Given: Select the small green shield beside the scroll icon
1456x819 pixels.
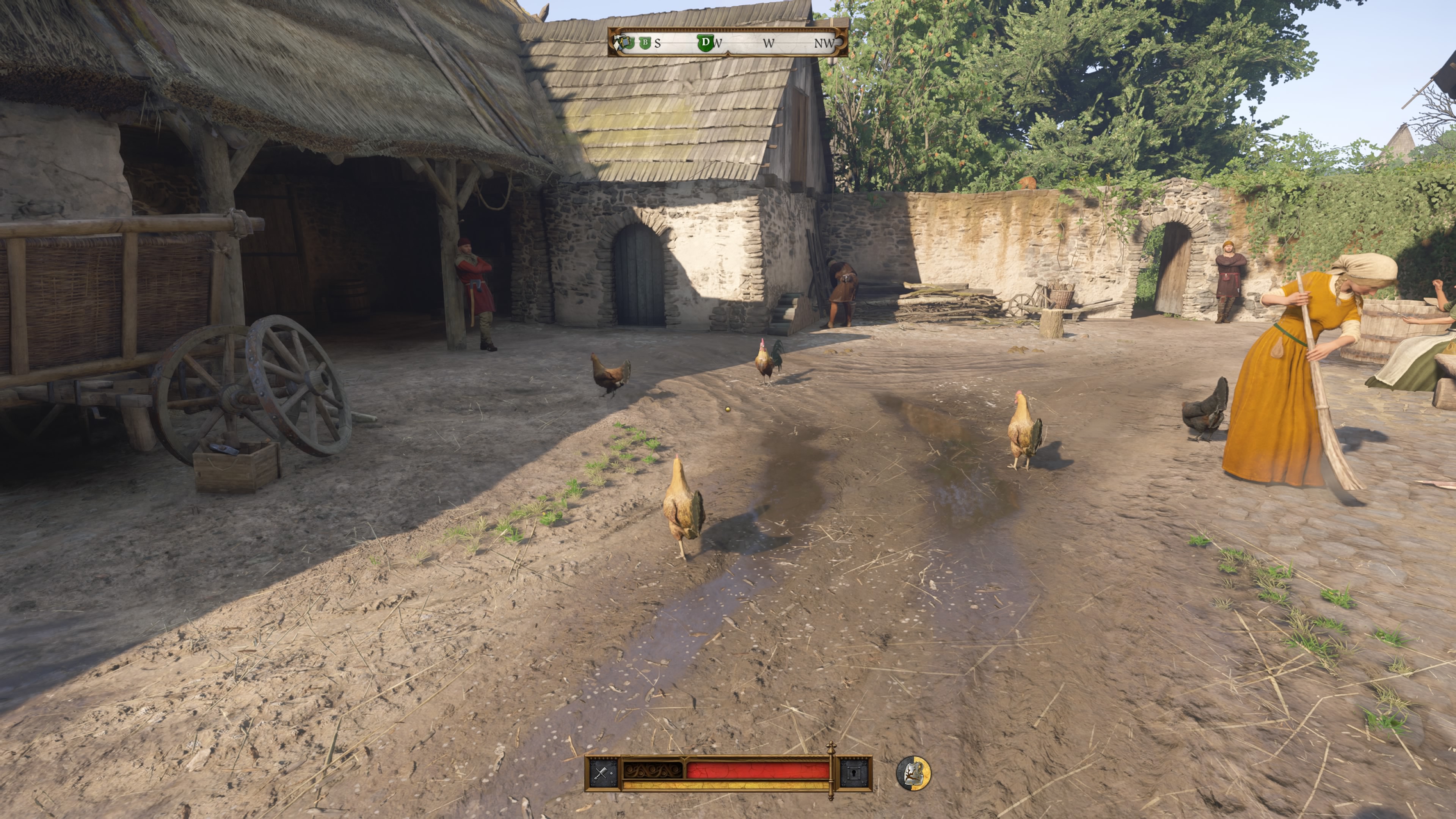Looking at the screenshot, I should (631, 43).
